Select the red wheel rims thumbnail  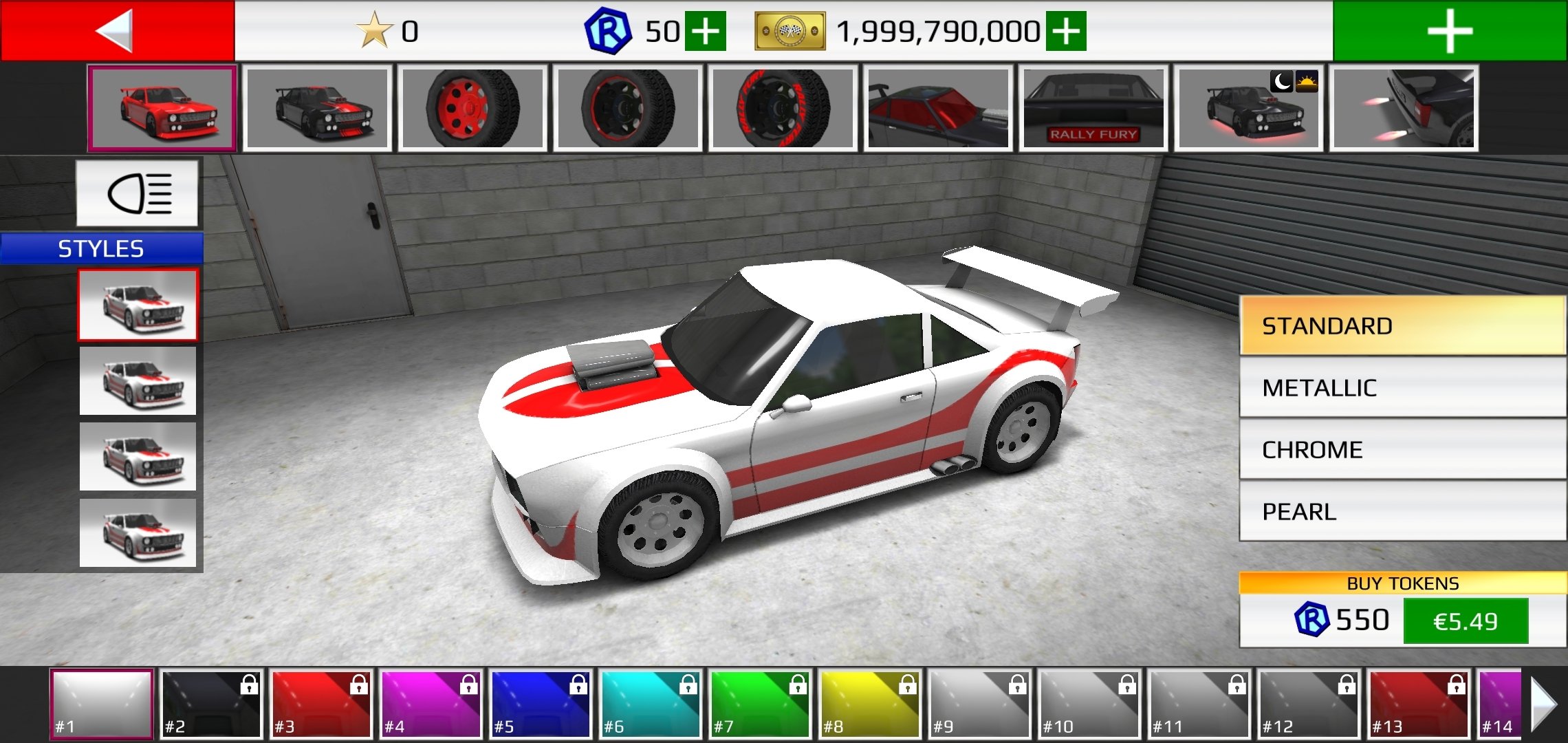coord(471,109)
